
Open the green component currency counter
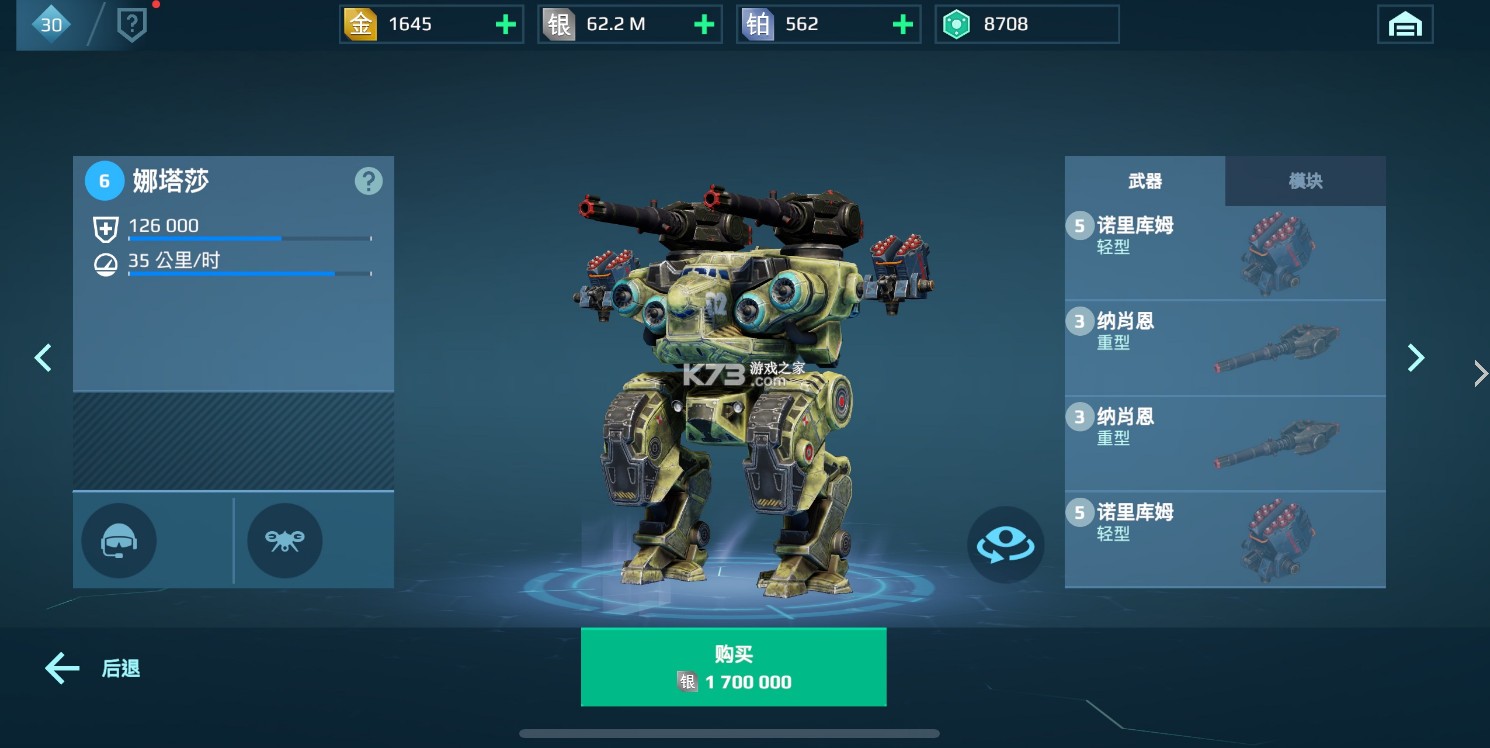(1026, 25)
